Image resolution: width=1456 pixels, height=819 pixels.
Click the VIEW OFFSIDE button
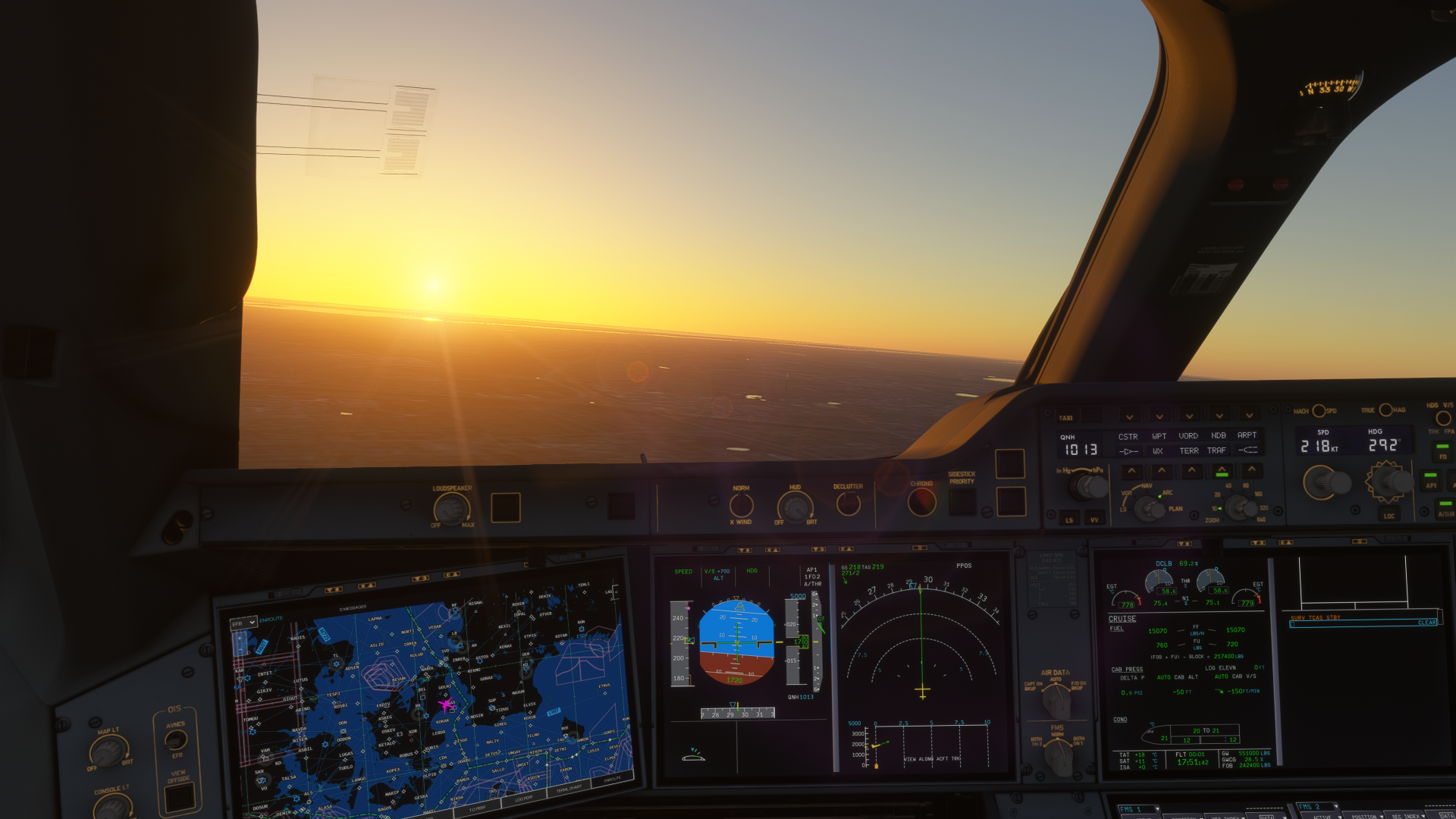click(x=180, y=797)
